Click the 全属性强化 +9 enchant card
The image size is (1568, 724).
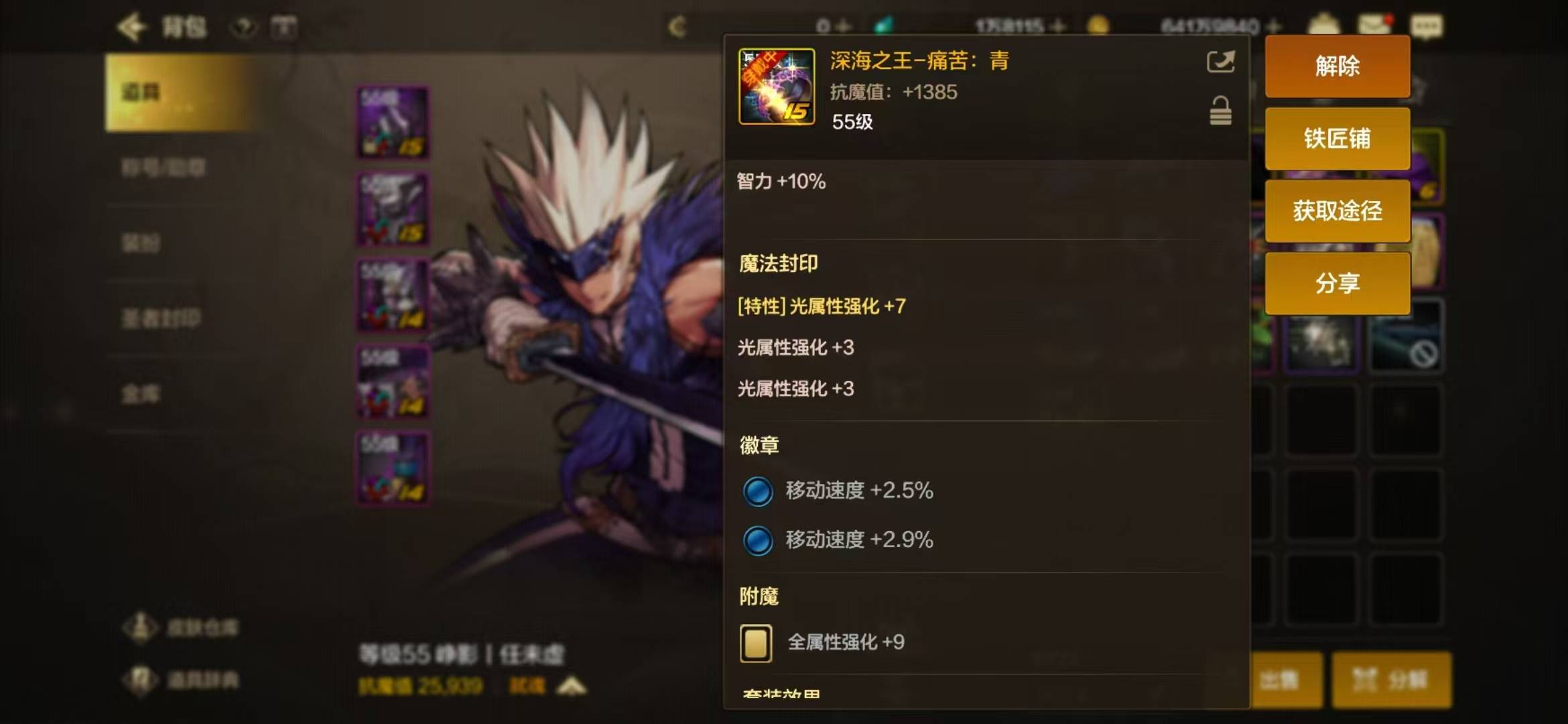click(756, 642)
